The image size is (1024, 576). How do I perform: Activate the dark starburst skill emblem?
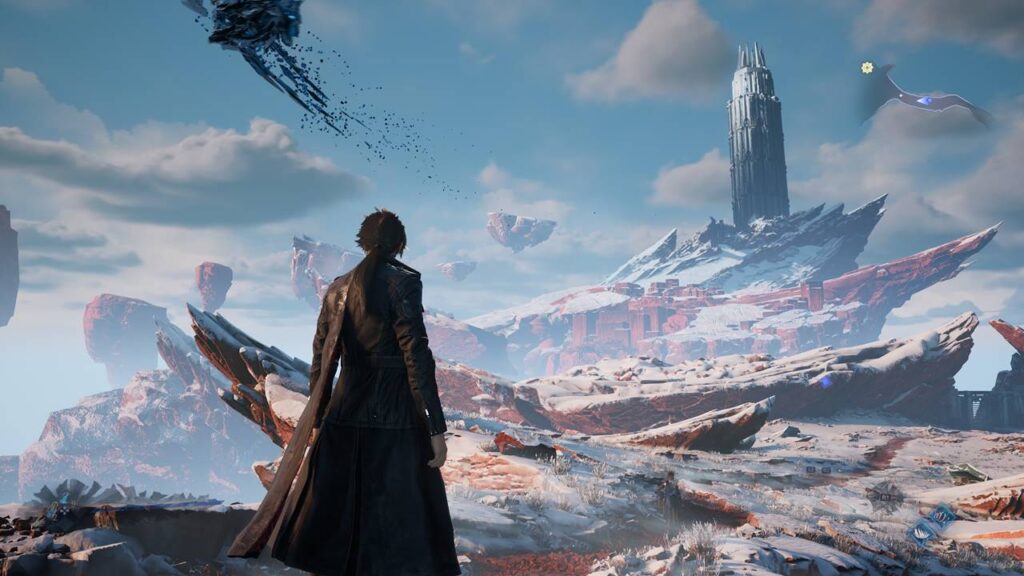(x=885, y=496)
